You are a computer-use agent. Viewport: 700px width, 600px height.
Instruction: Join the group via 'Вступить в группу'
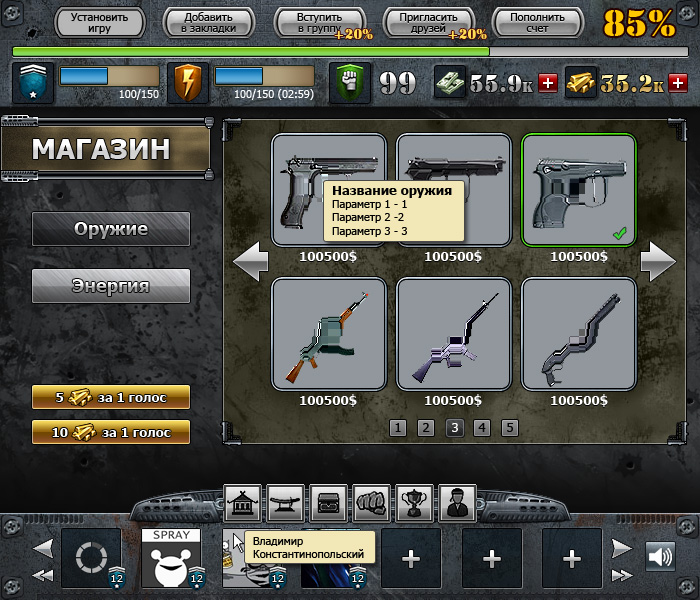[319, 23]
